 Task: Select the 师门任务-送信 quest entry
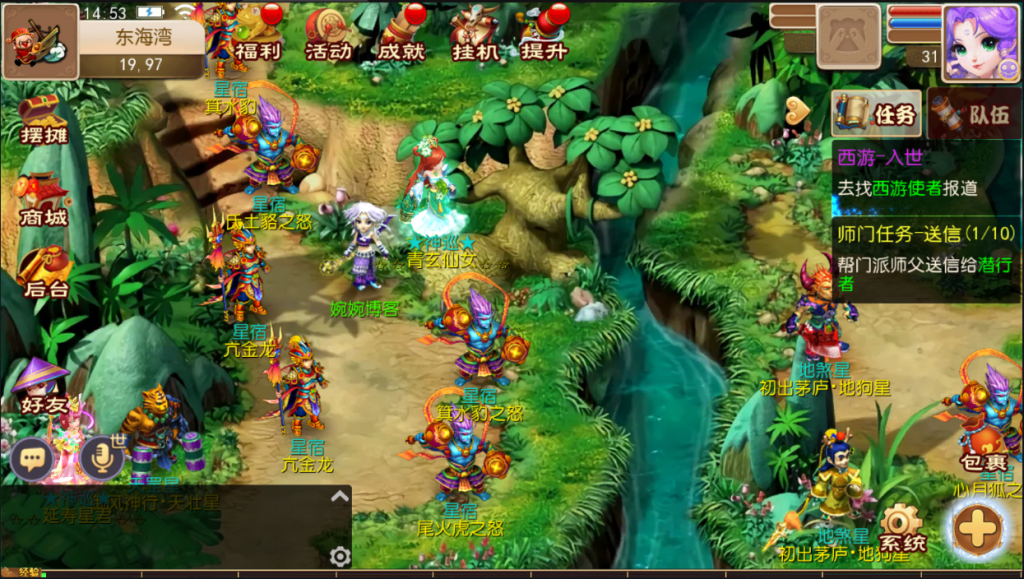pos(926,258)
